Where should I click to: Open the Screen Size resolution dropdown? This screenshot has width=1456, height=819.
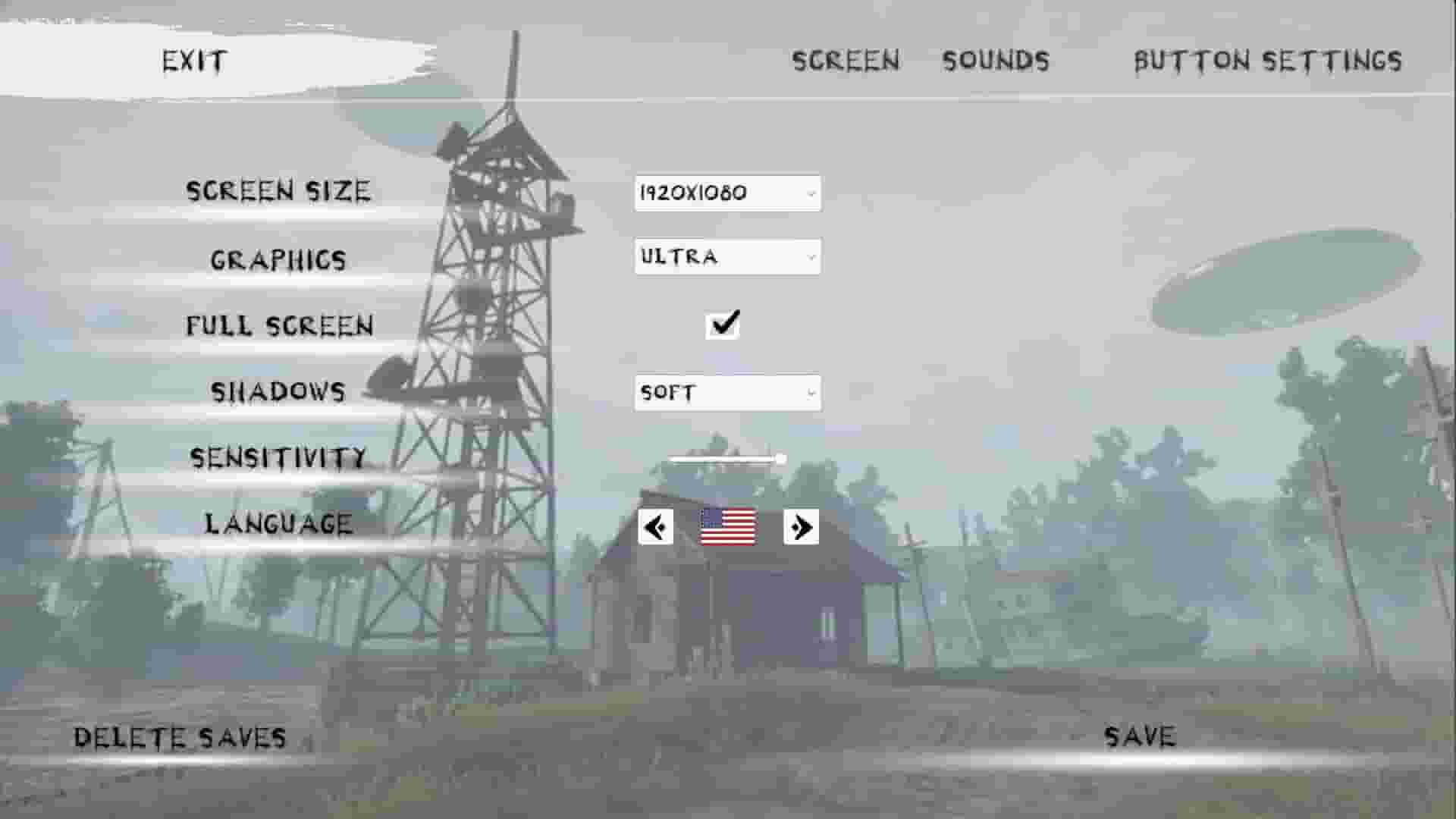726,193
